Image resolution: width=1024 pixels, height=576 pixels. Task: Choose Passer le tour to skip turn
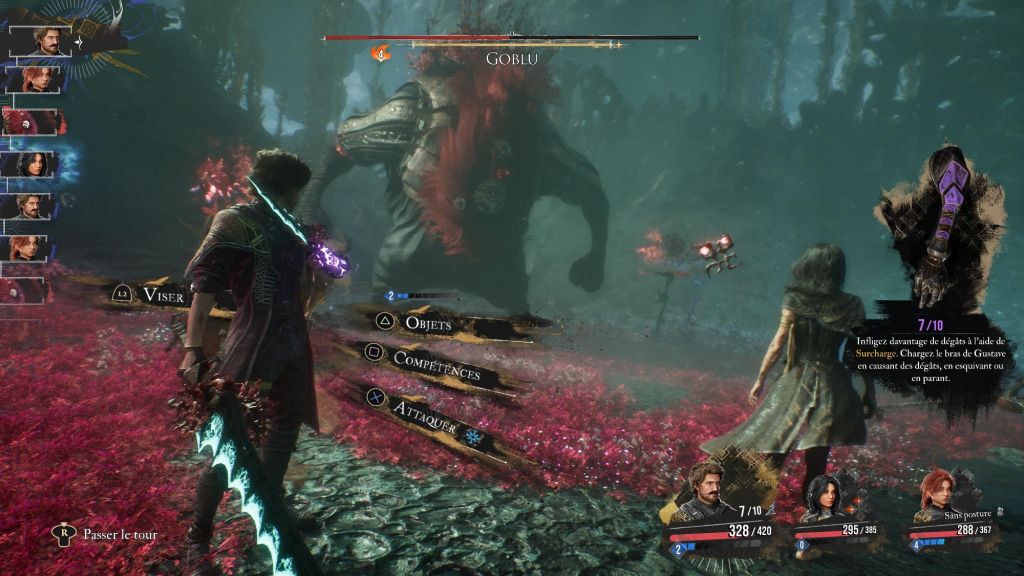point(120,534)
